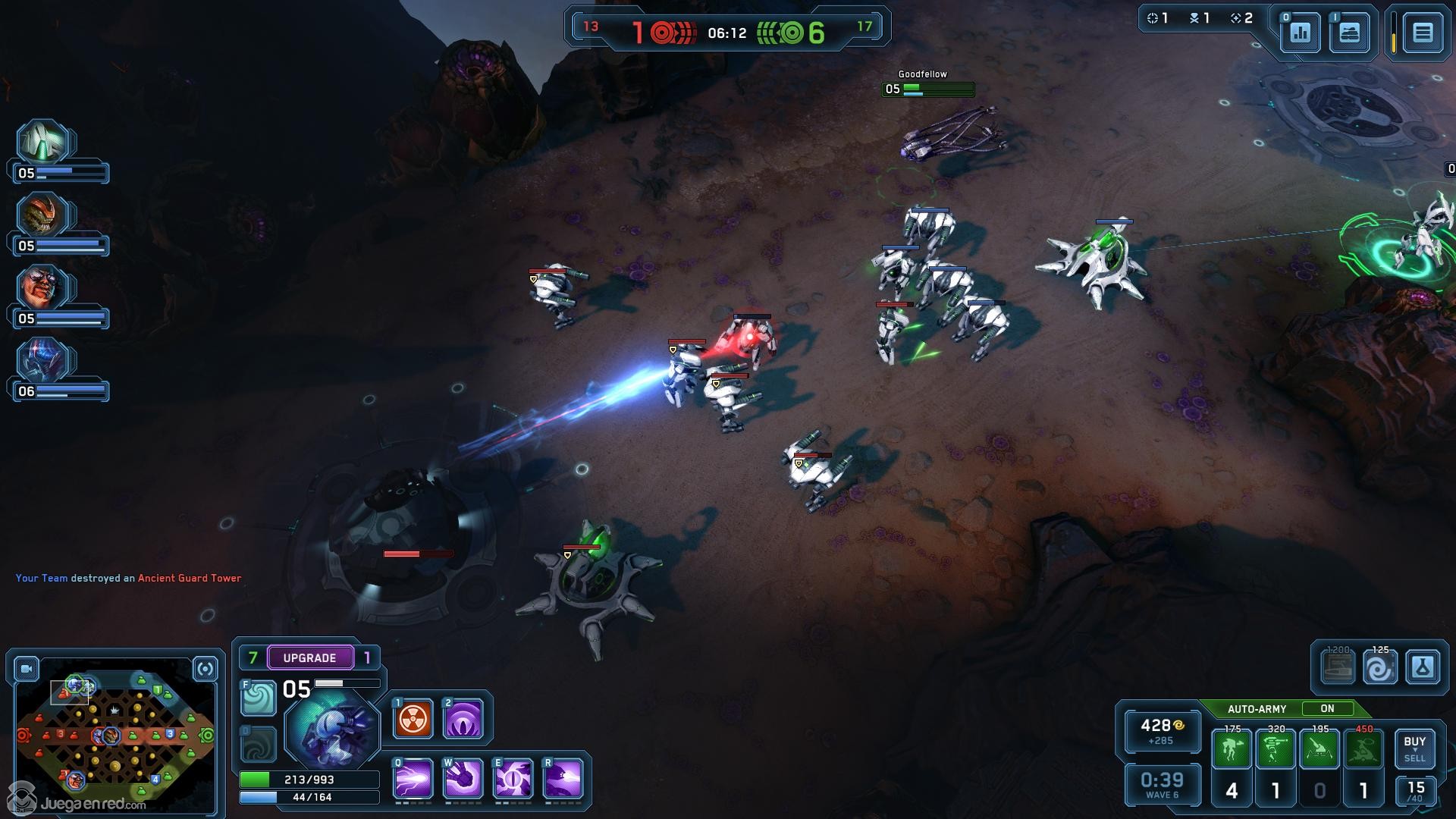This screenshot has width=1456, height=819.
Task: Toggle the camera button above the minimap
Action: pyautogui.click(x=27, y=669)
